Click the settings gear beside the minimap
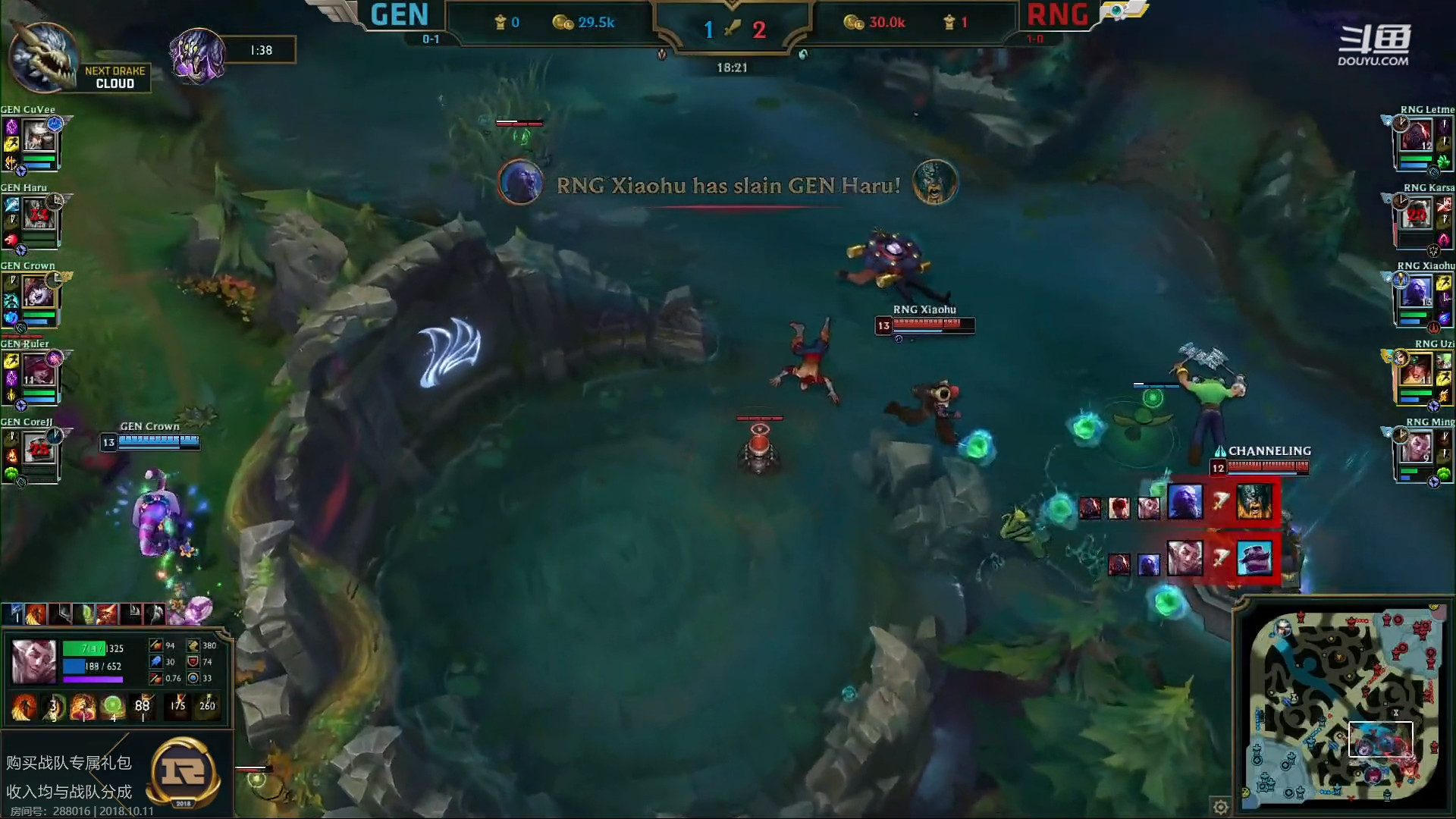The image size is (1456, 819). [x=1221, y=808]
